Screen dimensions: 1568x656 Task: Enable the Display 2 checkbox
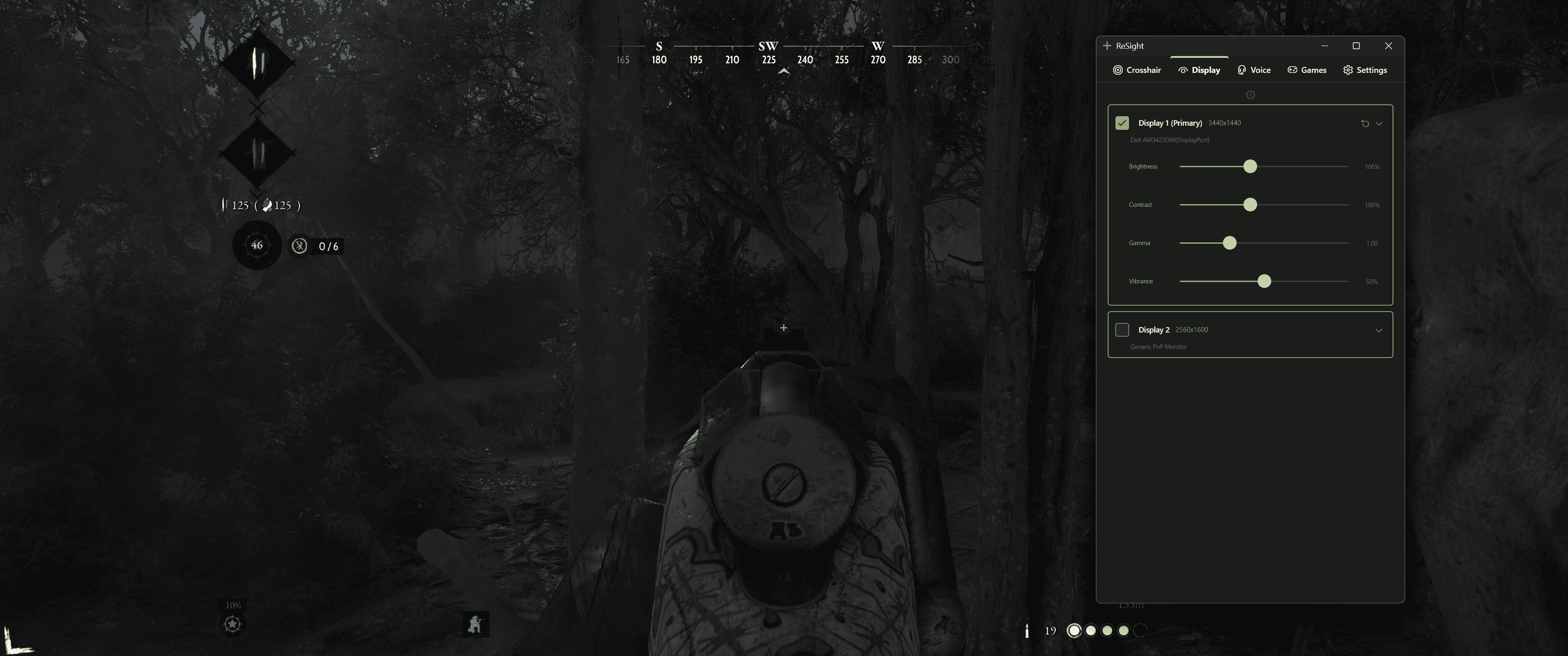pos(1122,329)
